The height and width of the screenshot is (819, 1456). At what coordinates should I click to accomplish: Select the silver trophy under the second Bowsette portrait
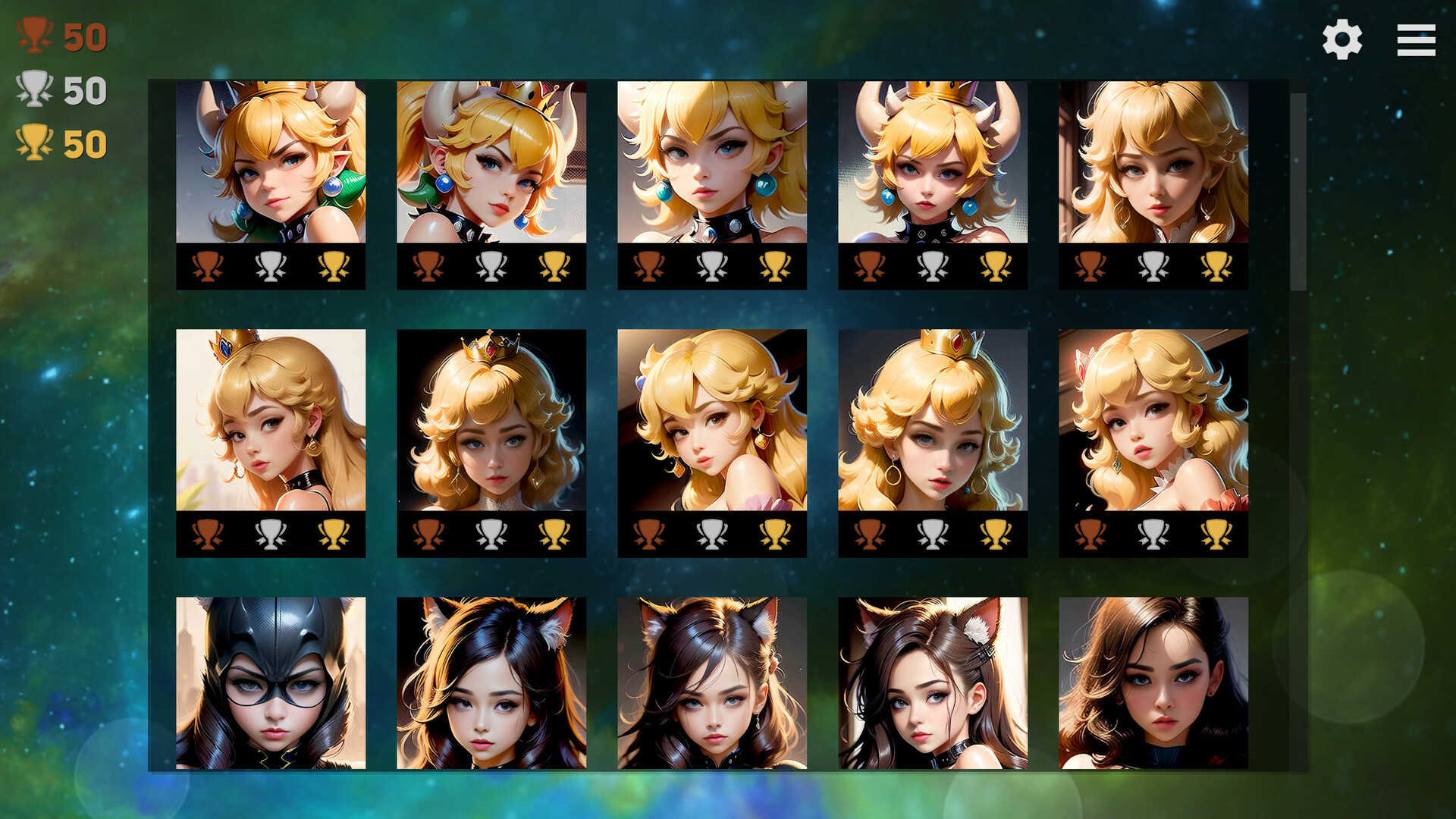pos(491,264)
